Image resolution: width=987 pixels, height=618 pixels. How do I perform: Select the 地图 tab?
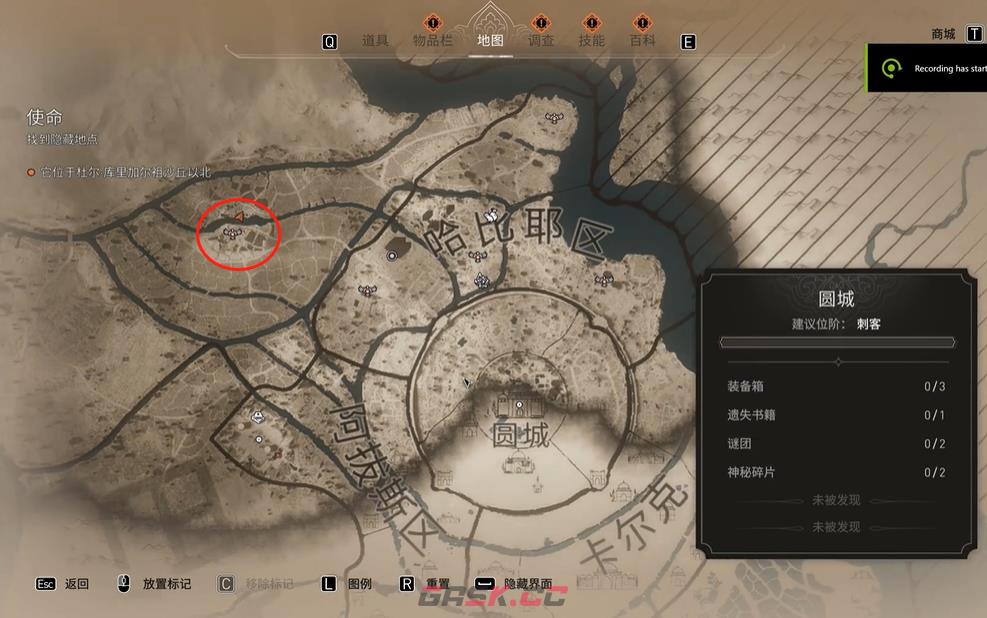(x=490, y=41)
